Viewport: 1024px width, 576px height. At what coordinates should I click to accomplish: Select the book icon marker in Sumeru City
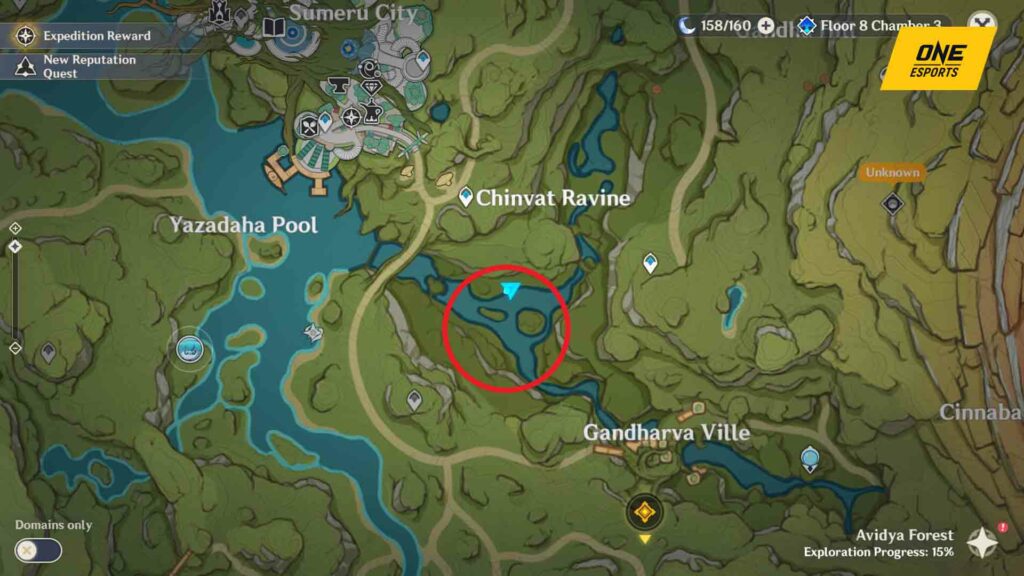click(x=274, y=28)
